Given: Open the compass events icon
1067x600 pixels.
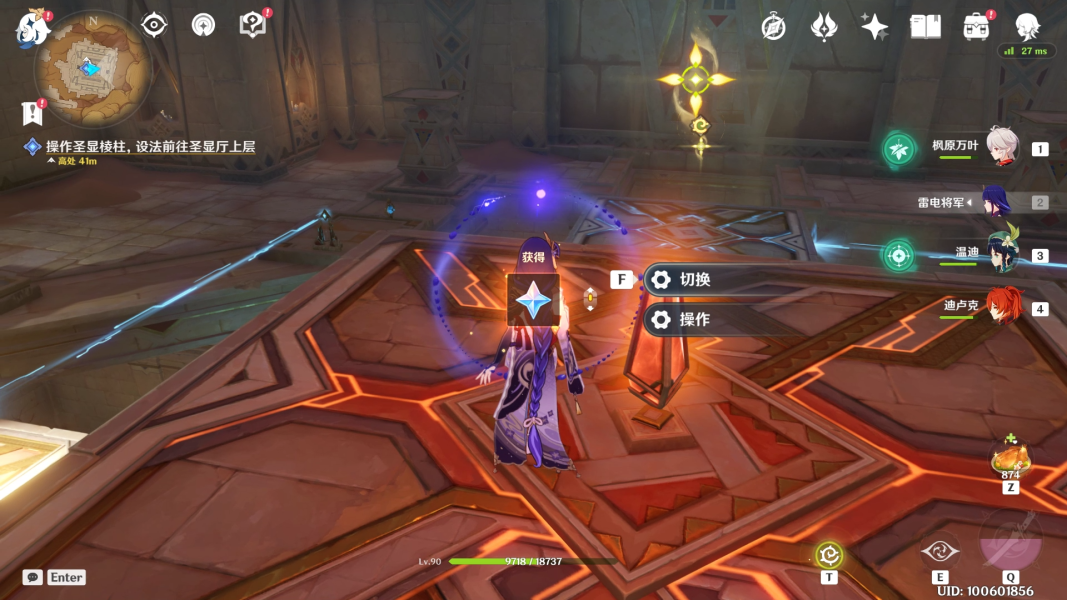Looking at the screenshot, I should click(773, 27).
